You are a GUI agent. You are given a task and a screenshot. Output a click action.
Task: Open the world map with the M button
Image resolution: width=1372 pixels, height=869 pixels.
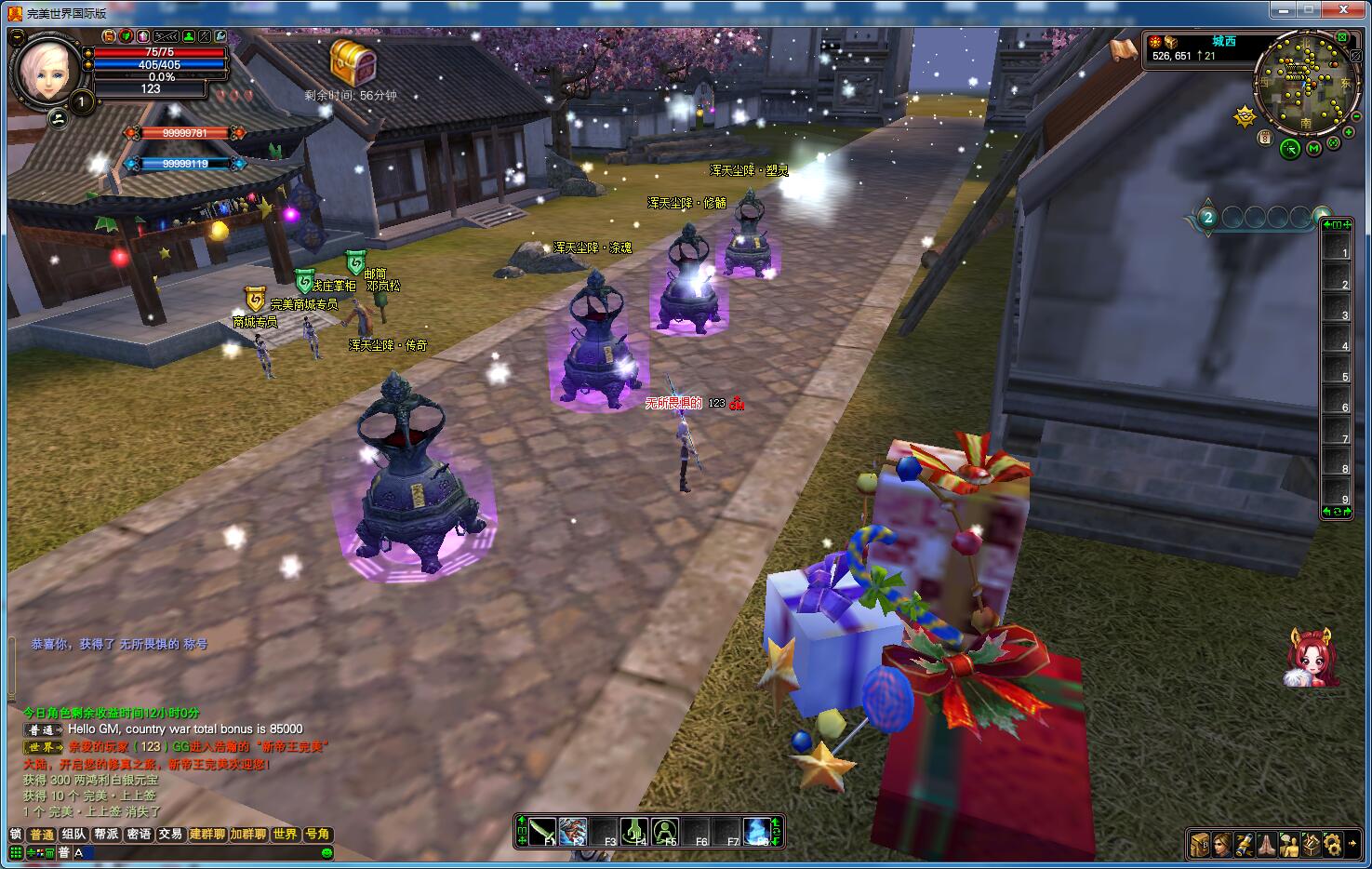click(1313, 148)
